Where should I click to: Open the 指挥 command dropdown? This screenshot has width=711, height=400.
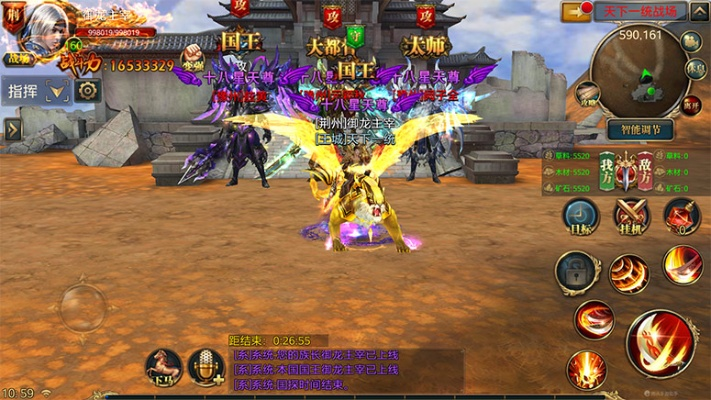click(58, 91)
